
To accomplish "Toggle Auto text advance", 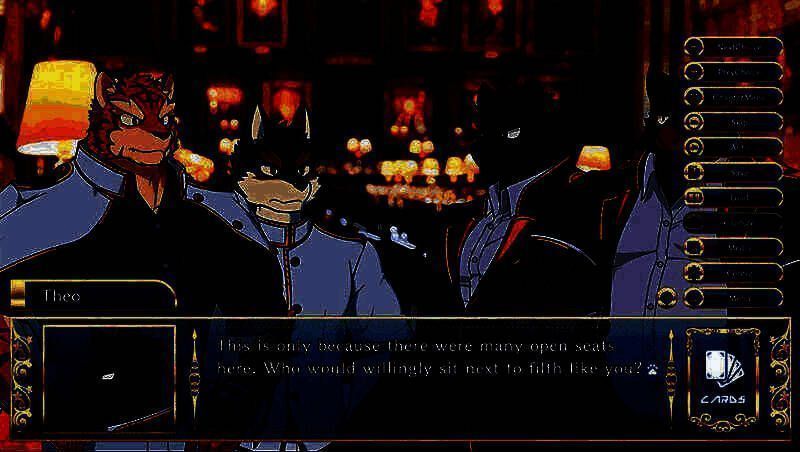I will click(x=733, y=147).
